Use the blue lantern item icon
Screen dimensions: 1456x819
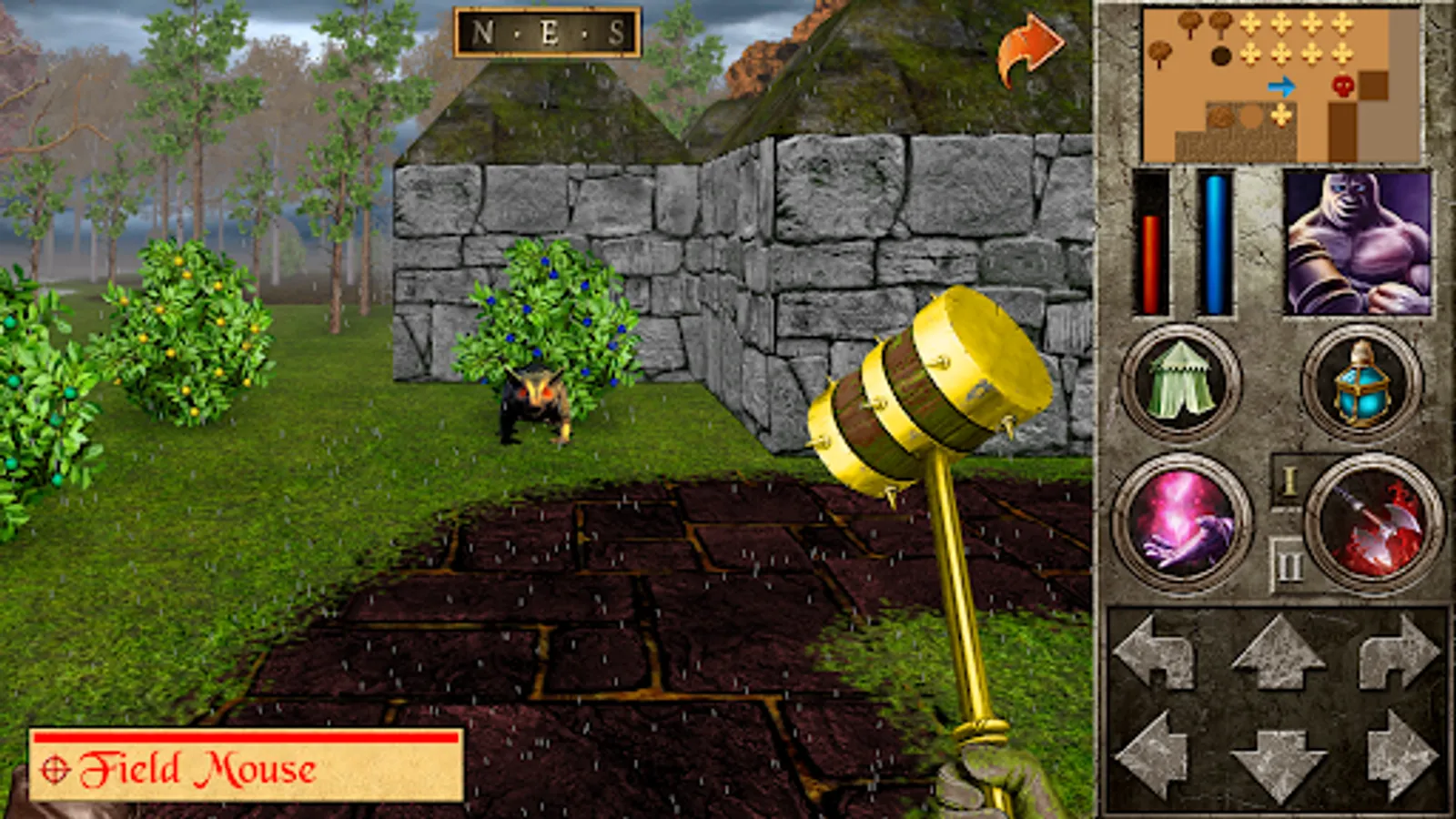coord(1361,383)
